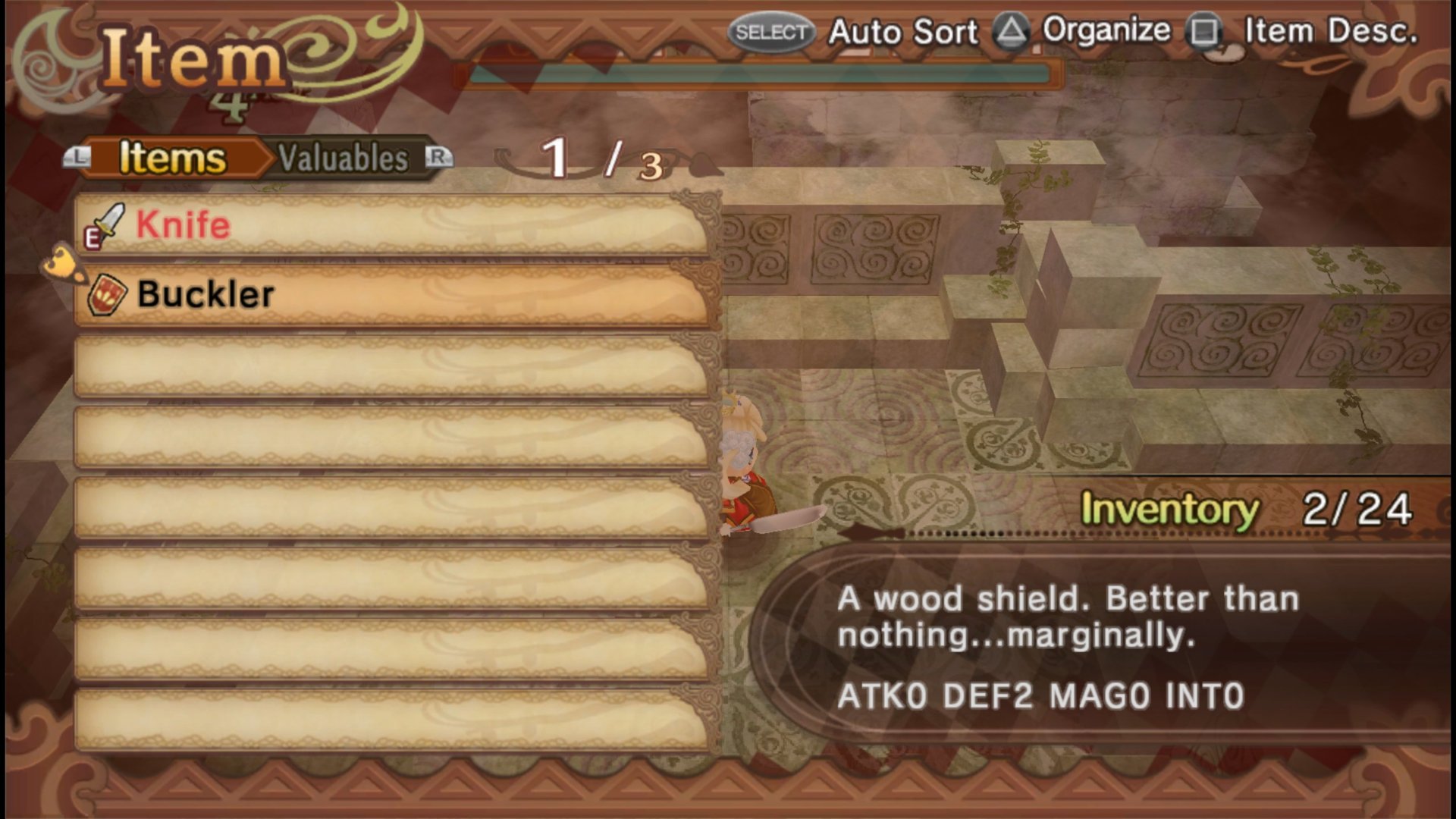Switch to the Valuables tab
The width and height of the screenshot is (1456, 819).
coord(344,158)
